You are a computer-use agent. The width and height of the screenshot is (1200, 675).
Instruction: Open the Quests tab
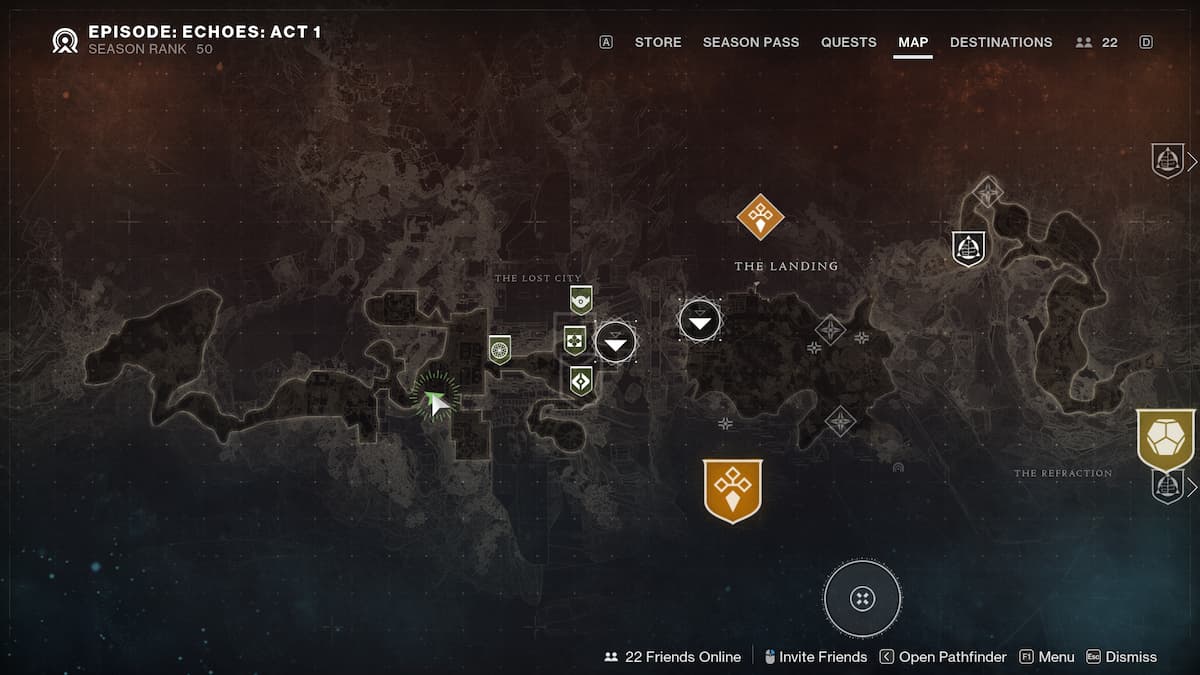848,42
